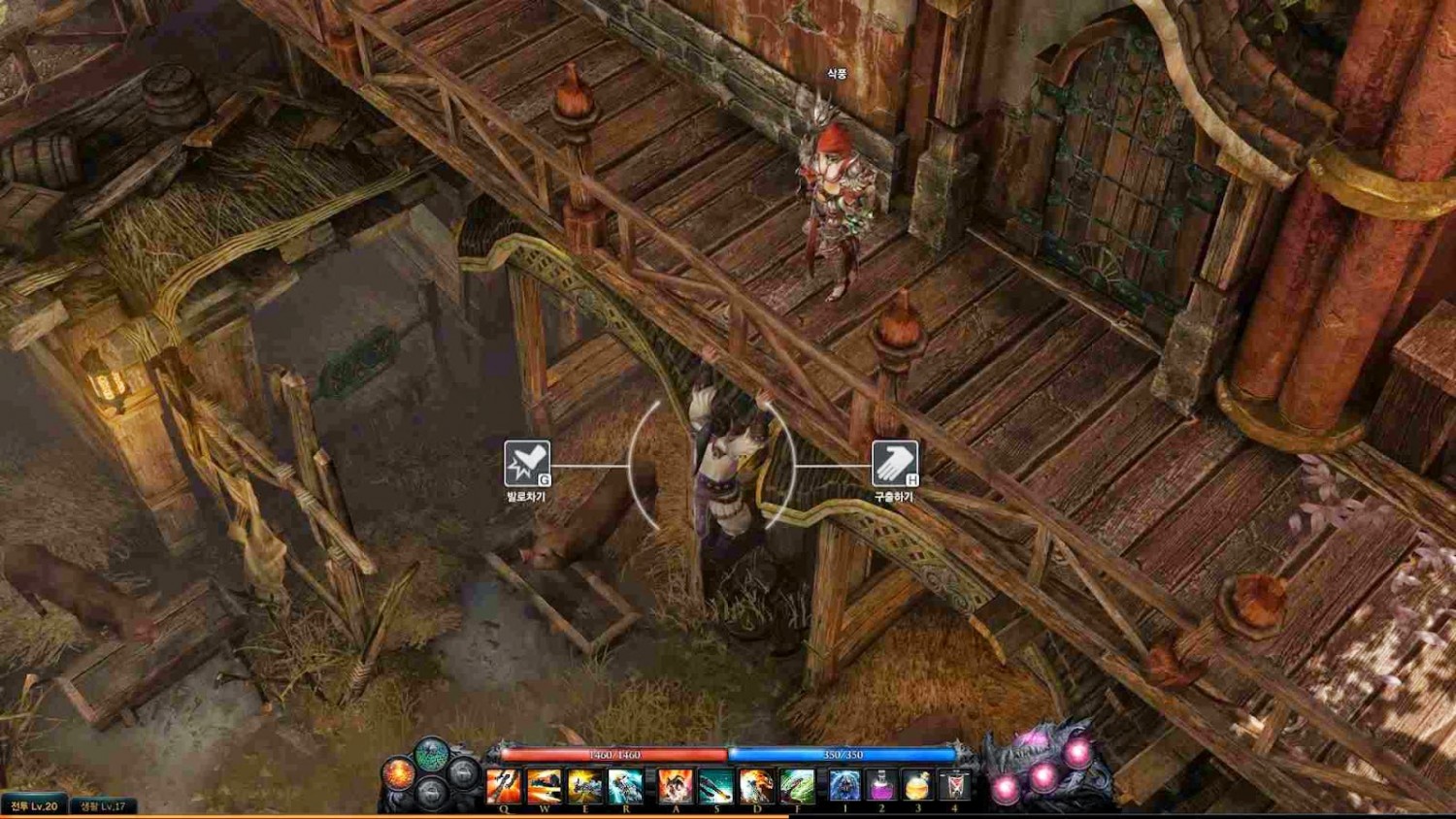Viewport: 1456px width, 819px height.
Task: Use the W skill with orange dash icon
Action: [x=545, y=785]
